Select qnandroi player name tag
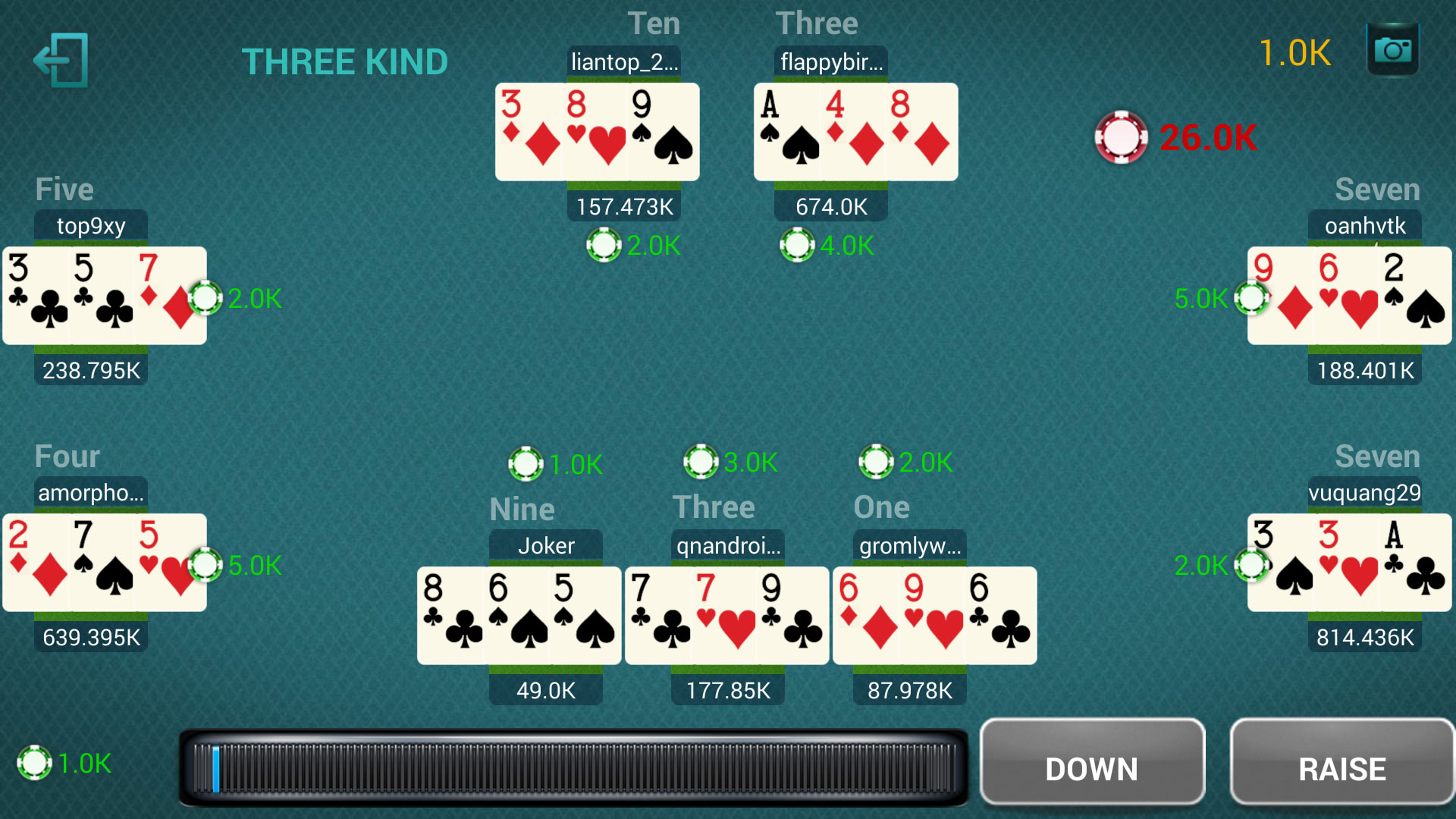1456x819 pixels. (728, 545)
